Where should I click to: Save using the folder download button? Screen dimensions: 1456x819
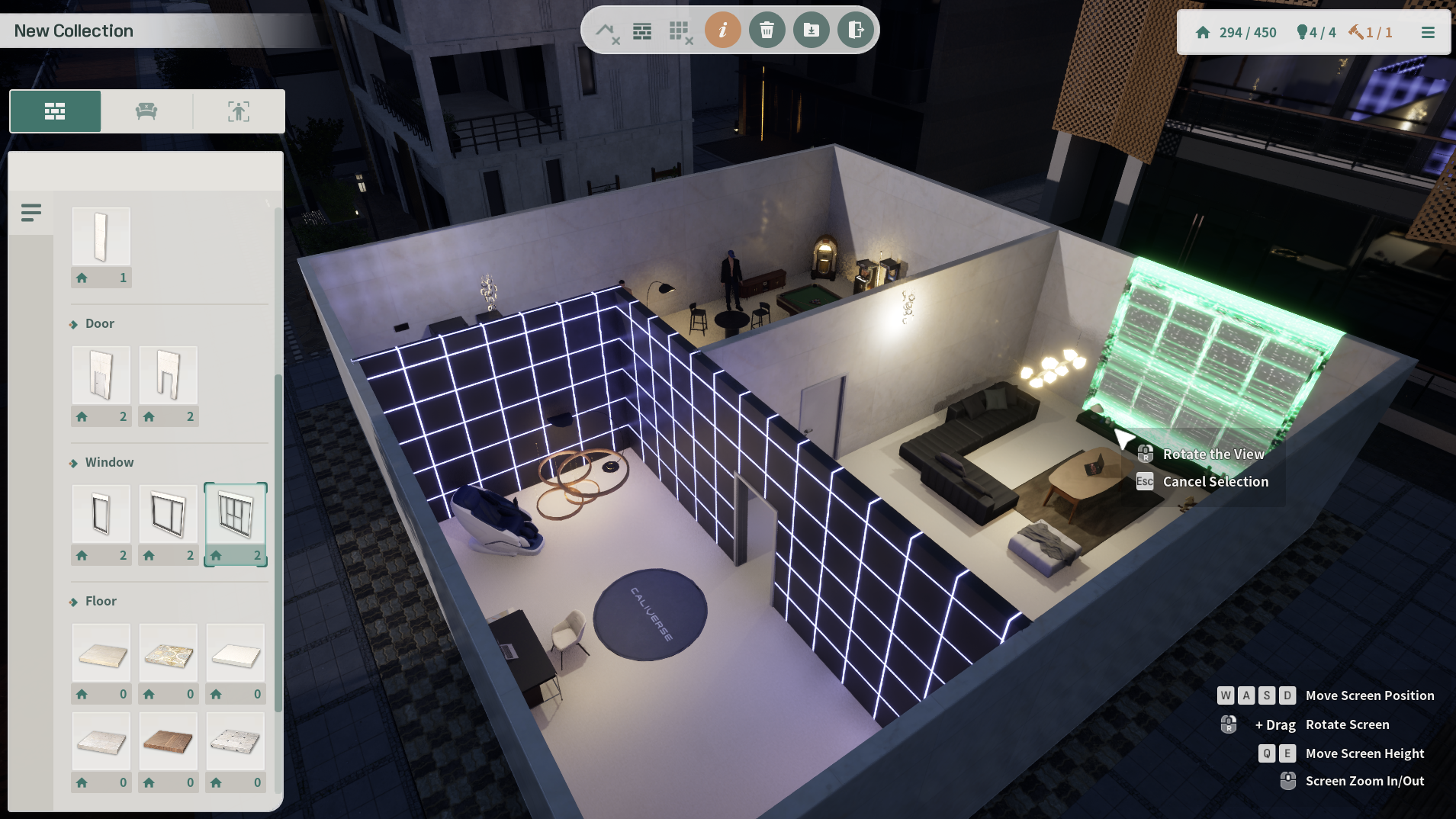[x=811, y=31]
